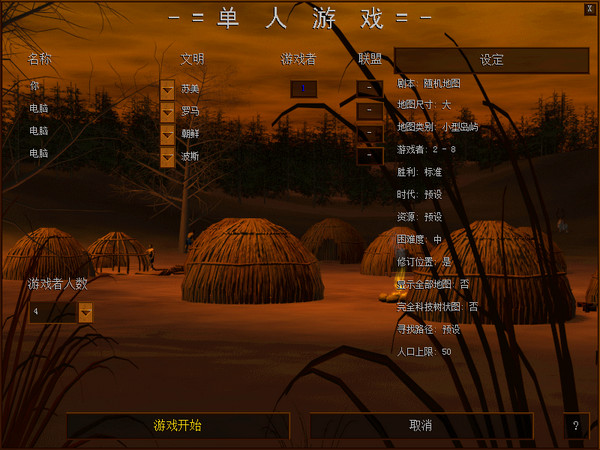Toggle the alliance button in the 罗马 row

click(x=369, y=111)
